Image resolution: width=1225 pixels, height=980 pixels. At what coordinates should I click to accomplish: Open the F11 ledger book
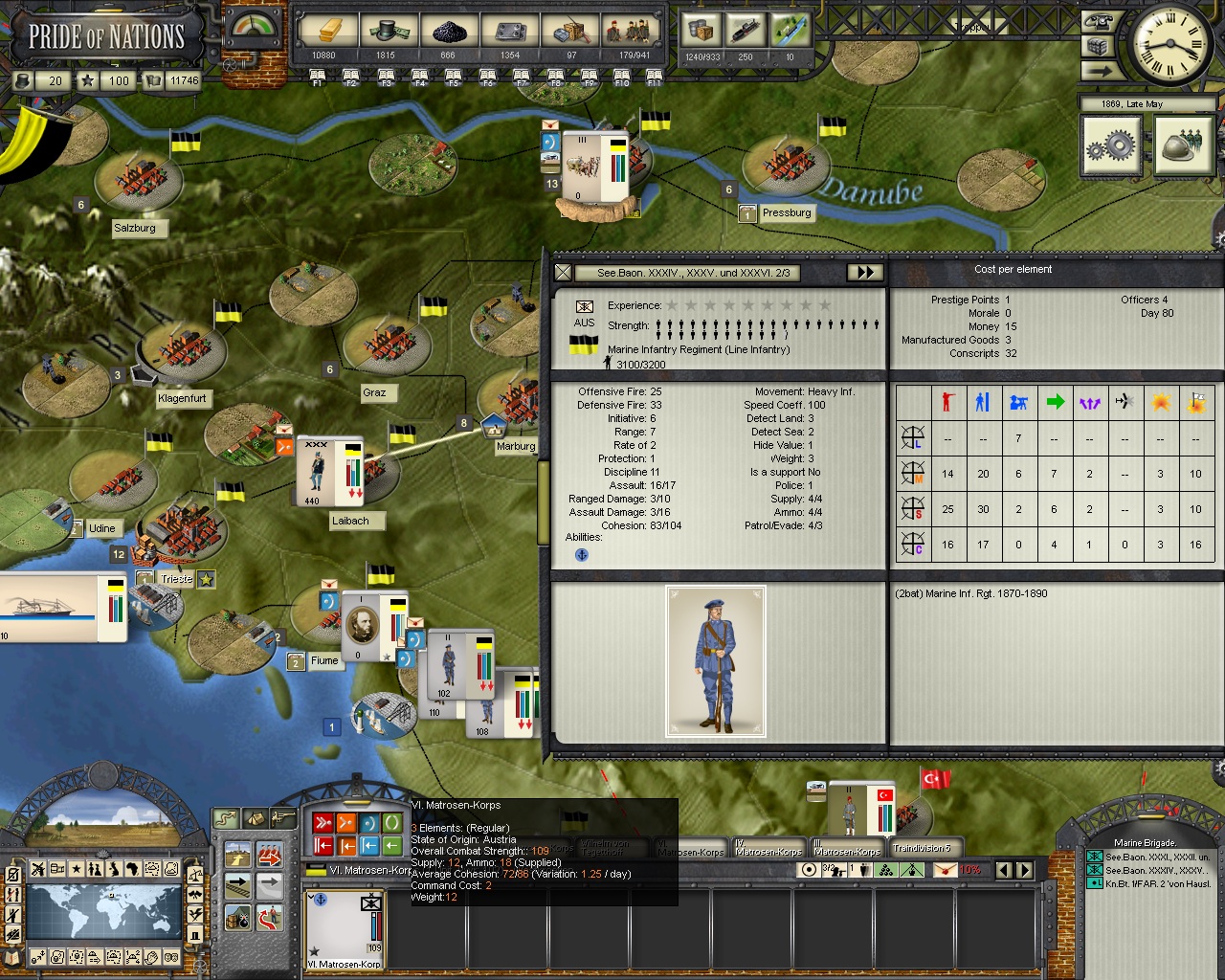tap(654, 77)
